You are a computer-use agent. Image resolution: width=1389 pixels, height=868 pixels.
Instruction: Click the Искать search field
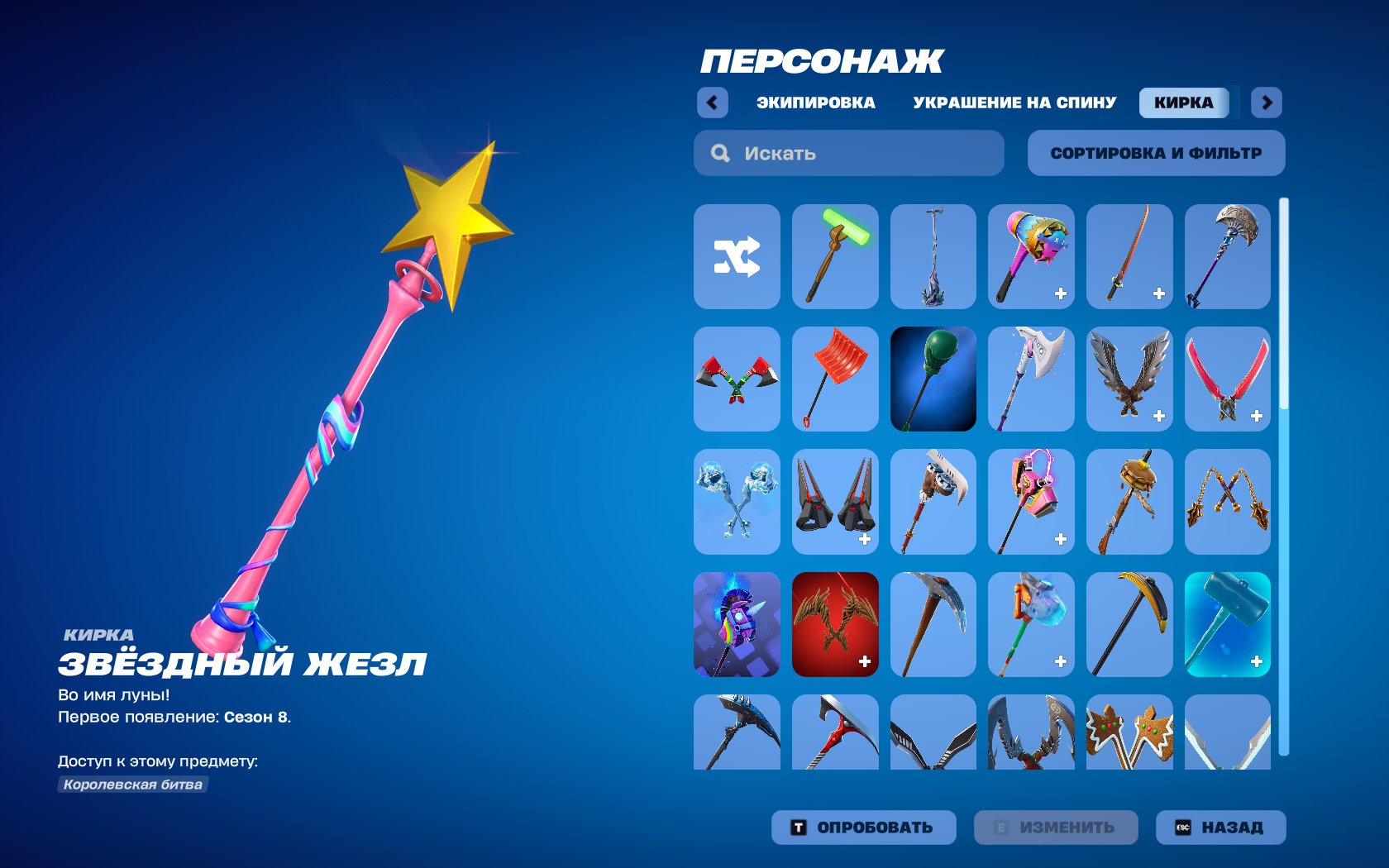848,152
